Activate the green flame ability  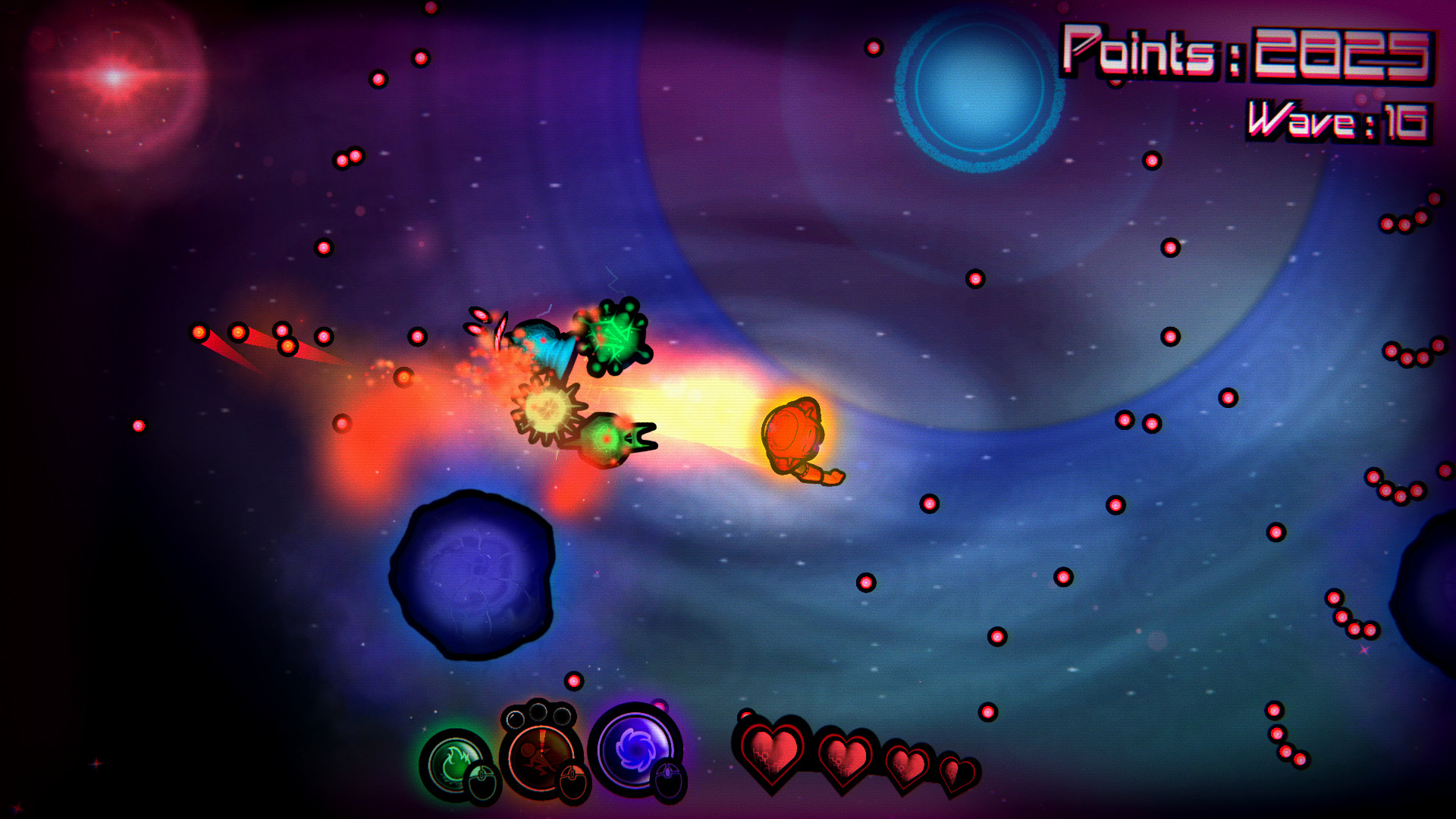coord(455,764)
